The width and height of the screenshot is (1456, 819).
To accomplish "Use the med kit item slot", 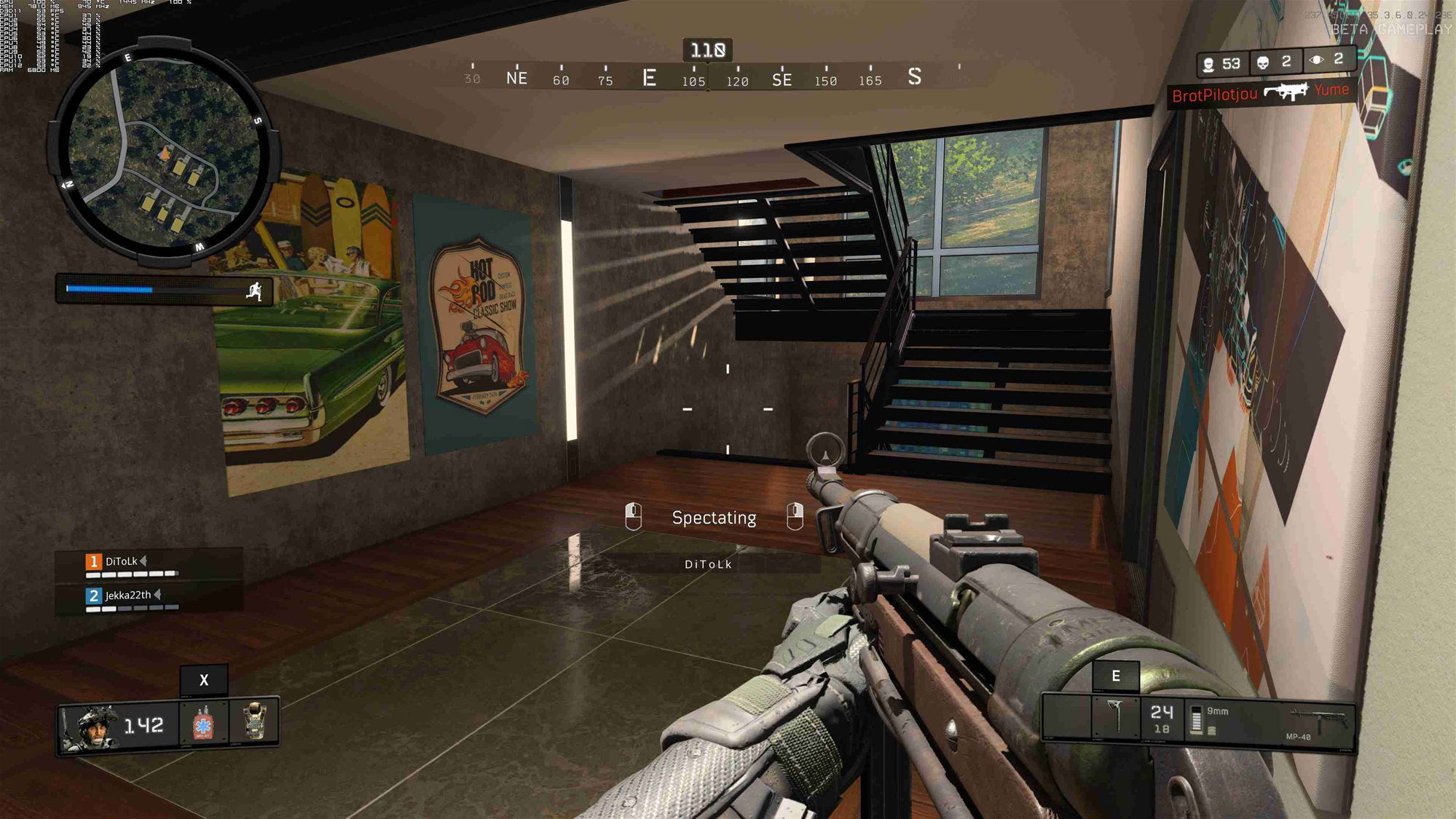I will (203, 724).
